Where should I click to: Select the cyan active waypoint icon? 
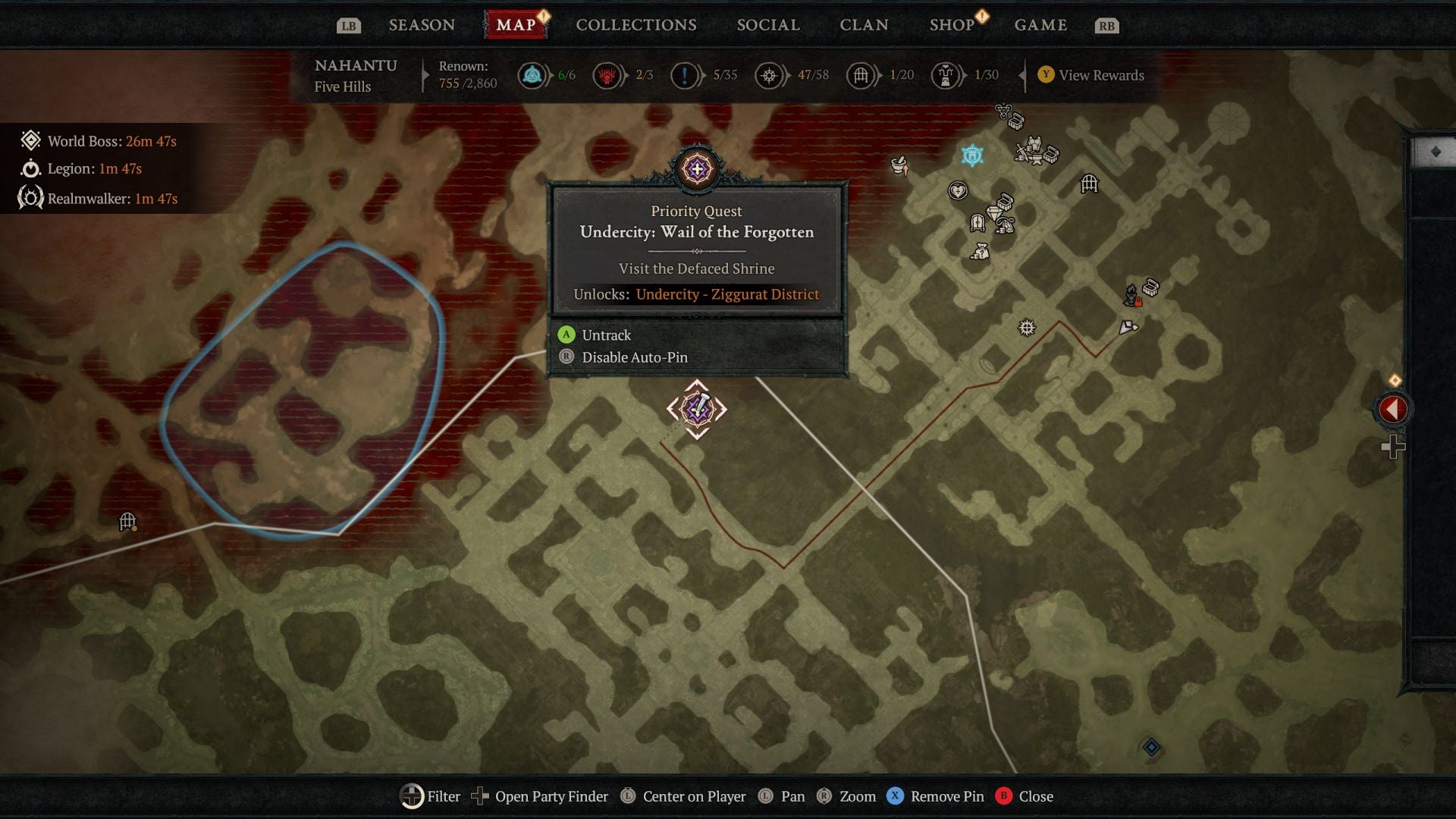coord(971,155)
